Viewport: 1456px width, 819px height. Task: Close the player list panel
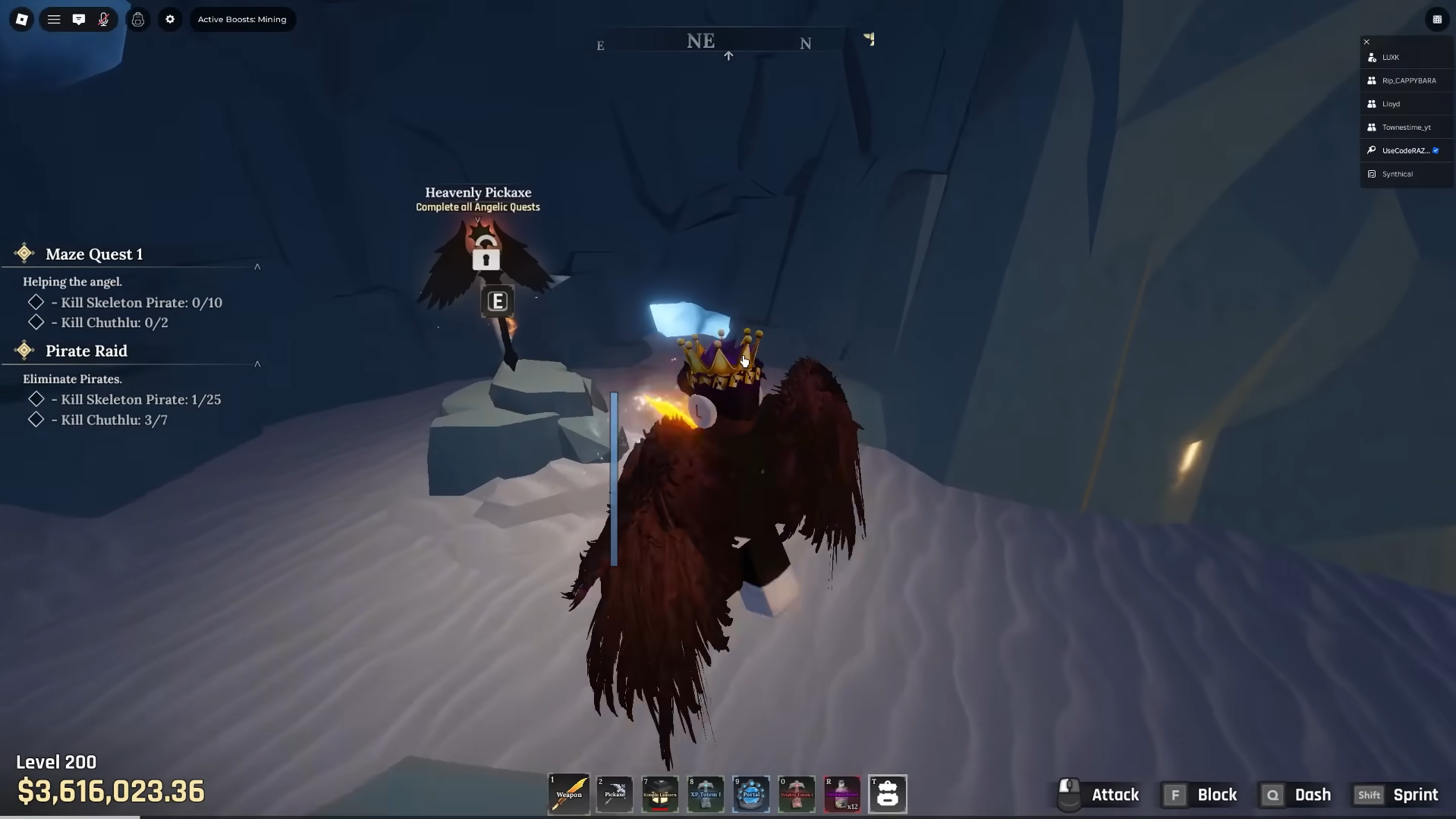[1366, 42]
